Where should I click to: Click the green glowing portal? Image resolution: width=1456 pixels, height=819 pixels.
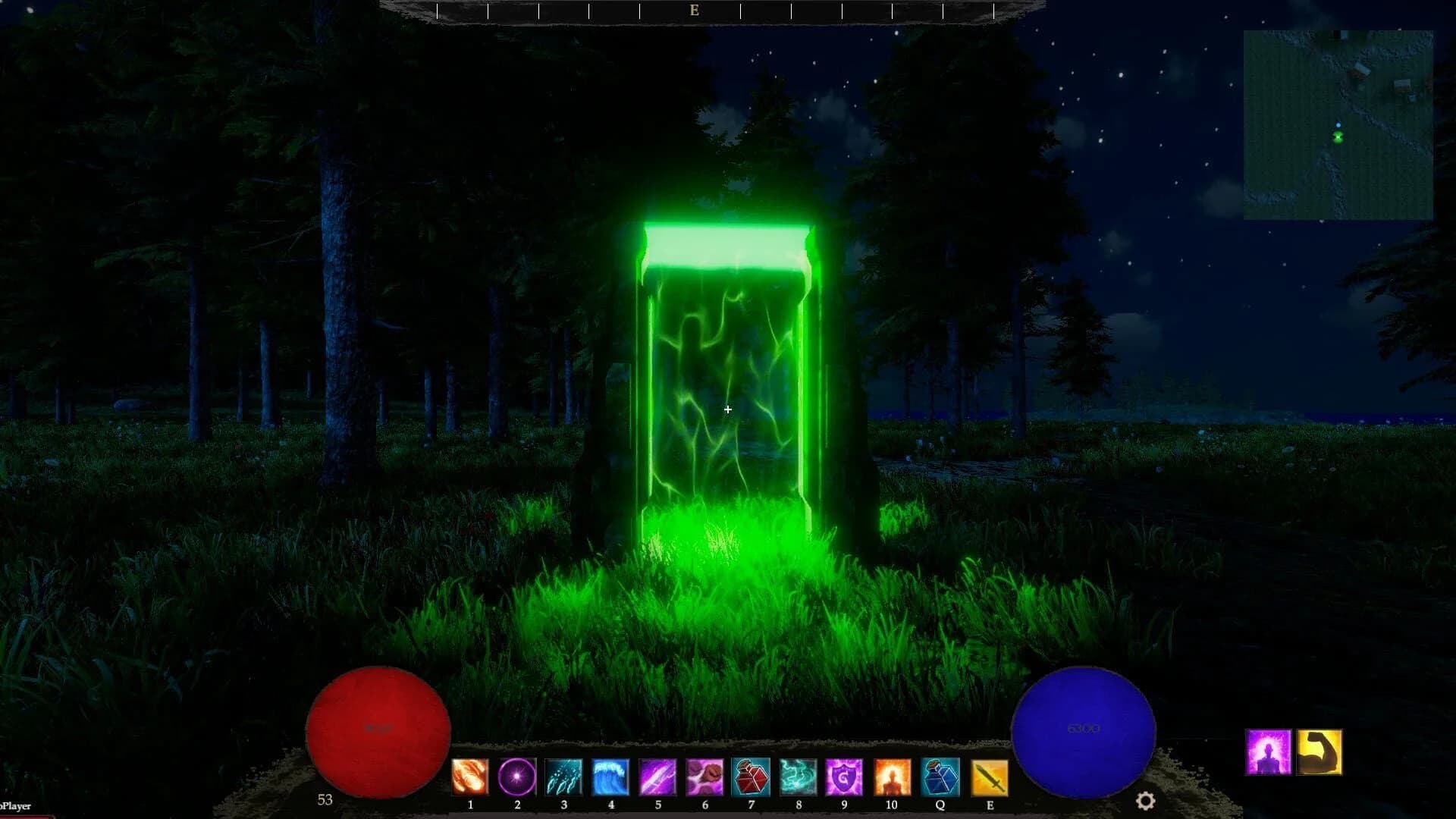pyautogui.click(x=726, y=379)
